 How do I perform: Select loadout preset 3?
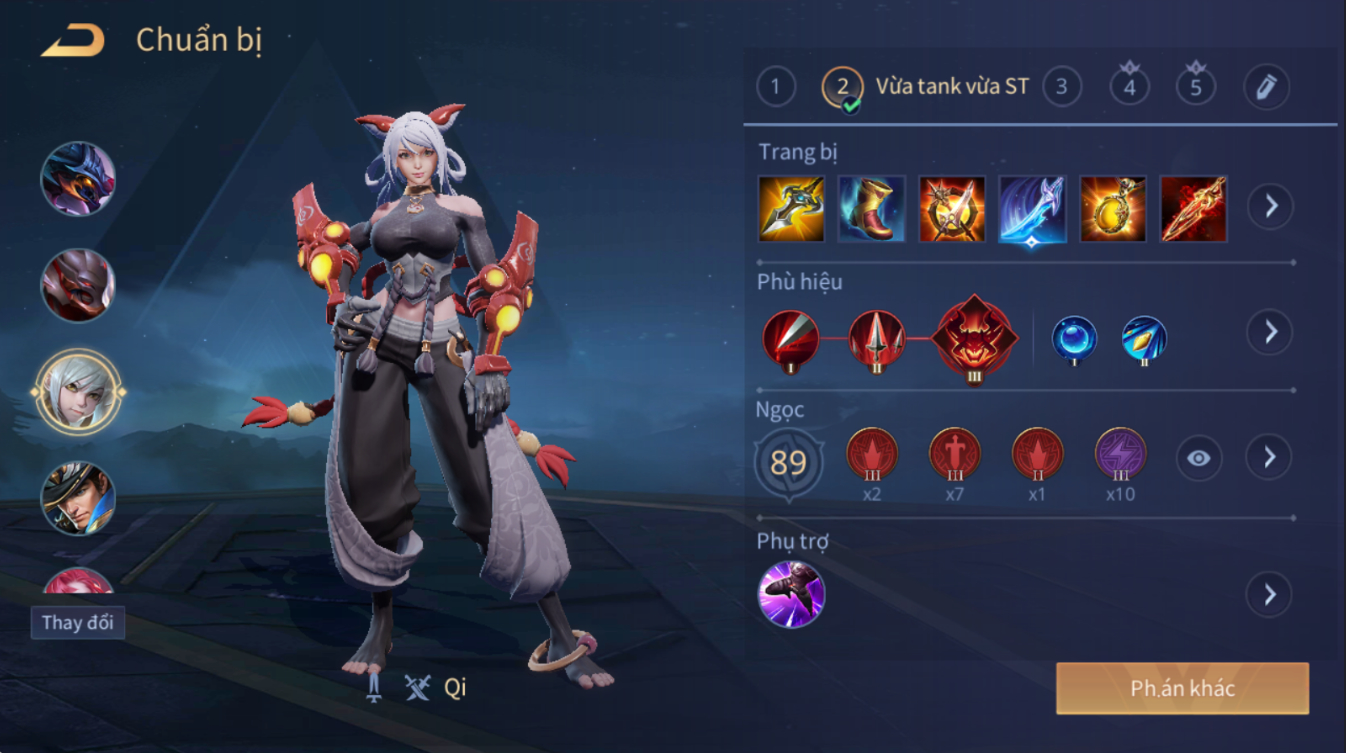(1062, 87)
